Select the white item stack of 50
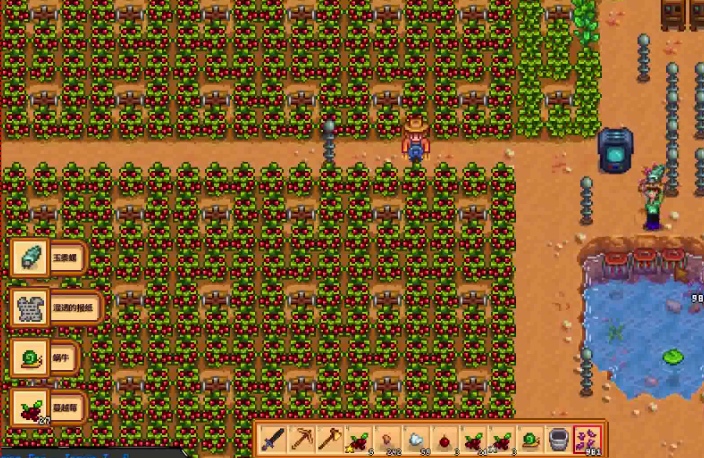This screenshot has width=704, height=458. [415, 439]
